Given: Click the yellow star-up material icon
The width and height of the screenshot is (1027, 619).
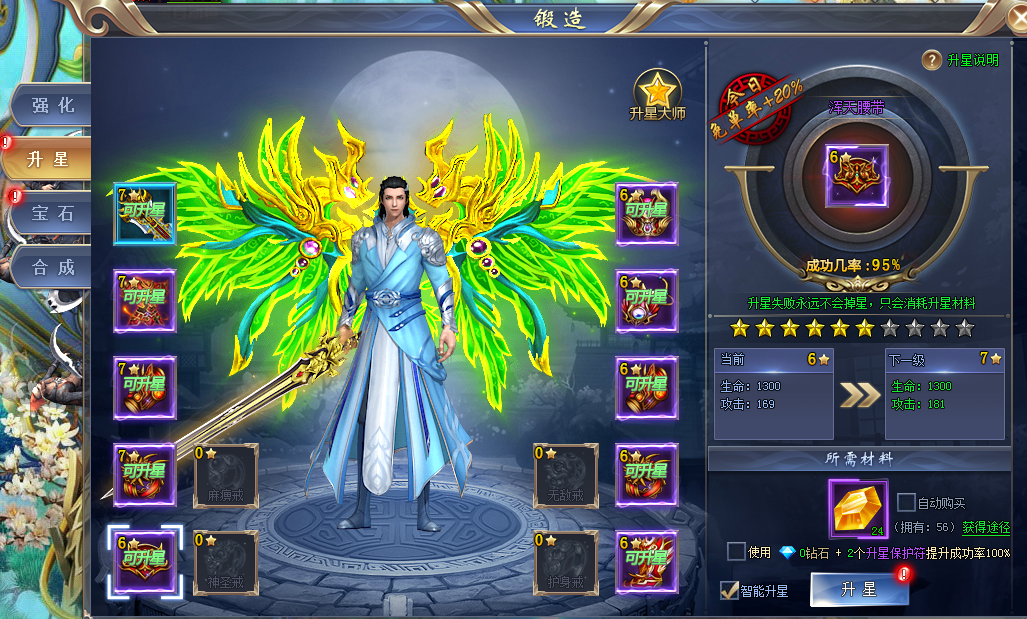Looking at the screenshot, I should click(x=858, y=508).
